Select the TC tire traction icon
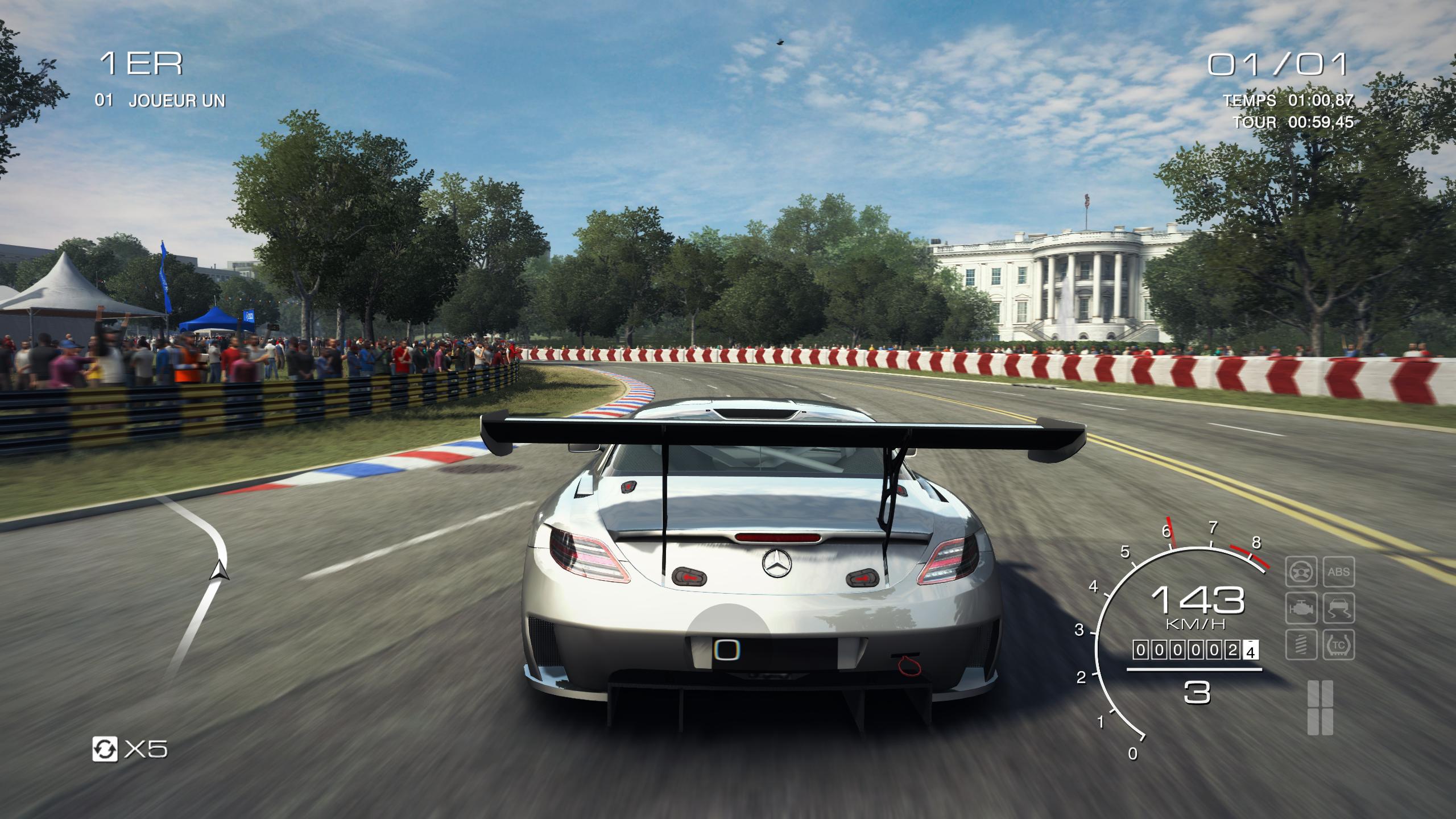Image resolution: width=1456 pixels, height=819 pixels. tap(1338, 644)
